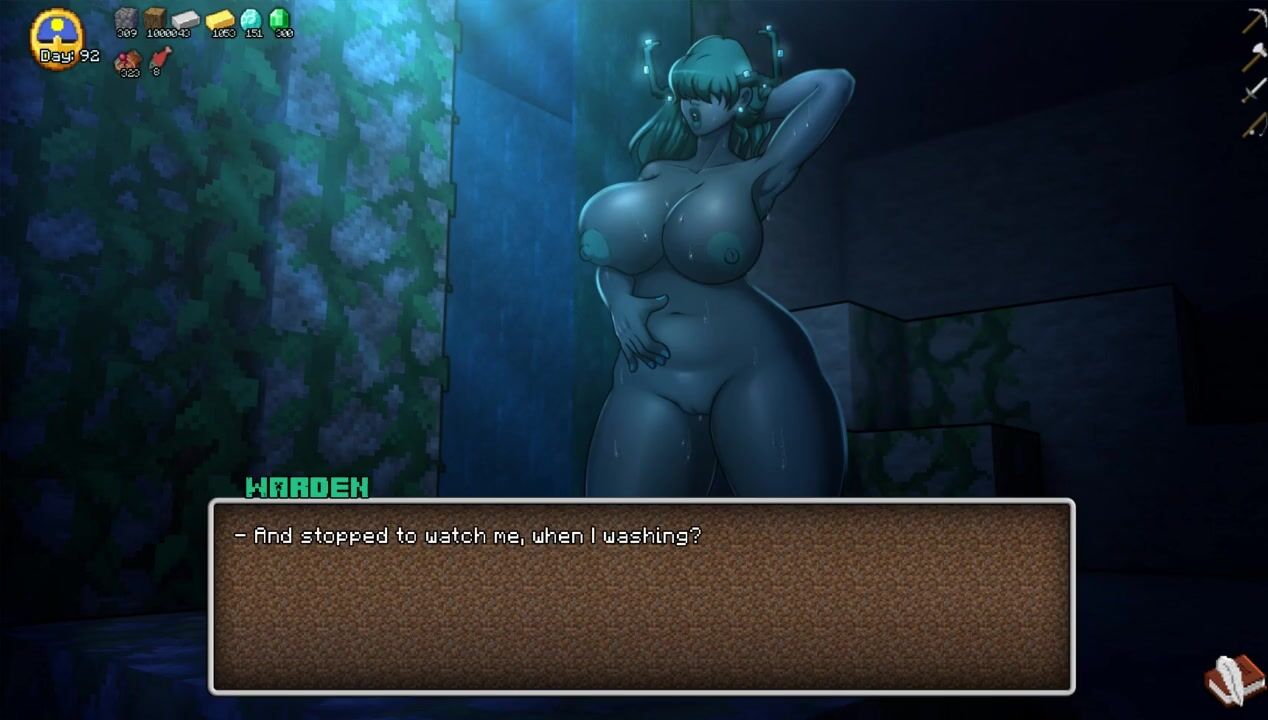Select the red fish food icon
This screenshot has height=720, width=1268.
click(x=158, y=58)
